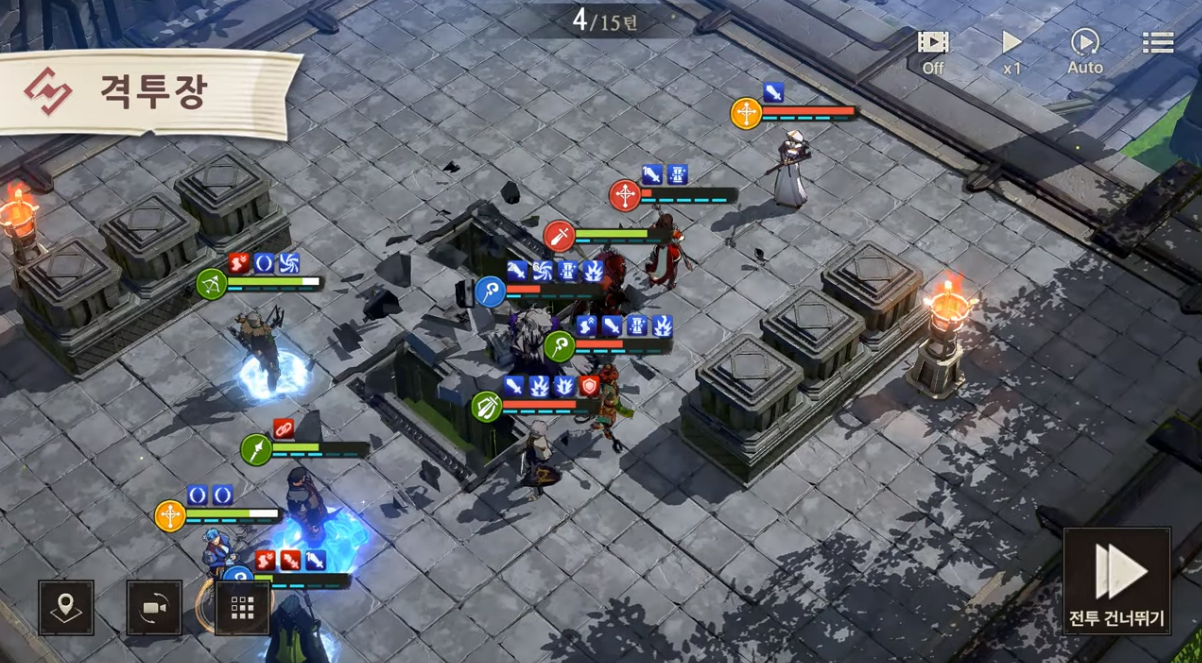
Task: Open the list menu icon
Action: click(1158, 42)
